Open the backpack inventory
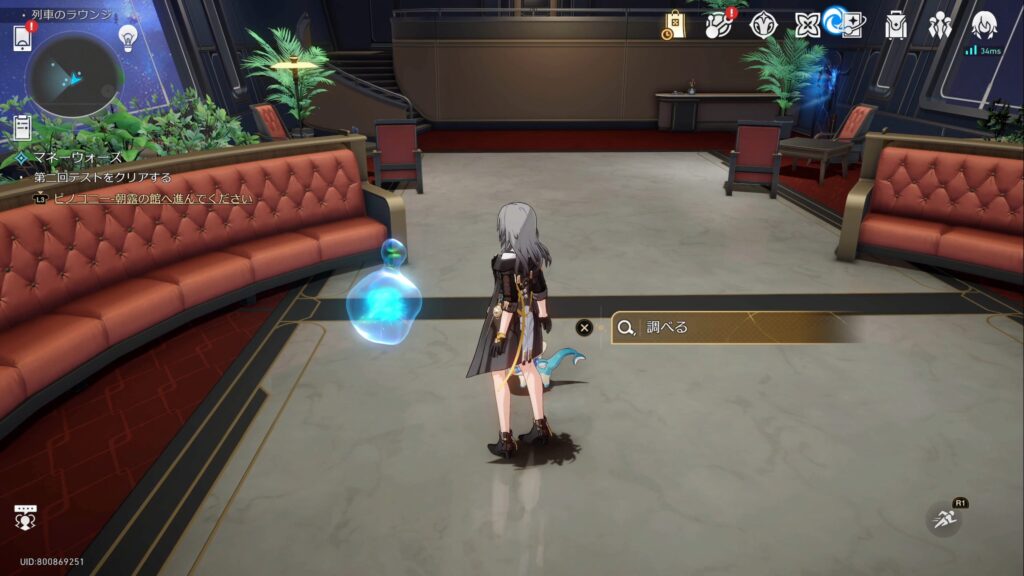Screen dimensions: 1024x576 [x=896, y=25]
